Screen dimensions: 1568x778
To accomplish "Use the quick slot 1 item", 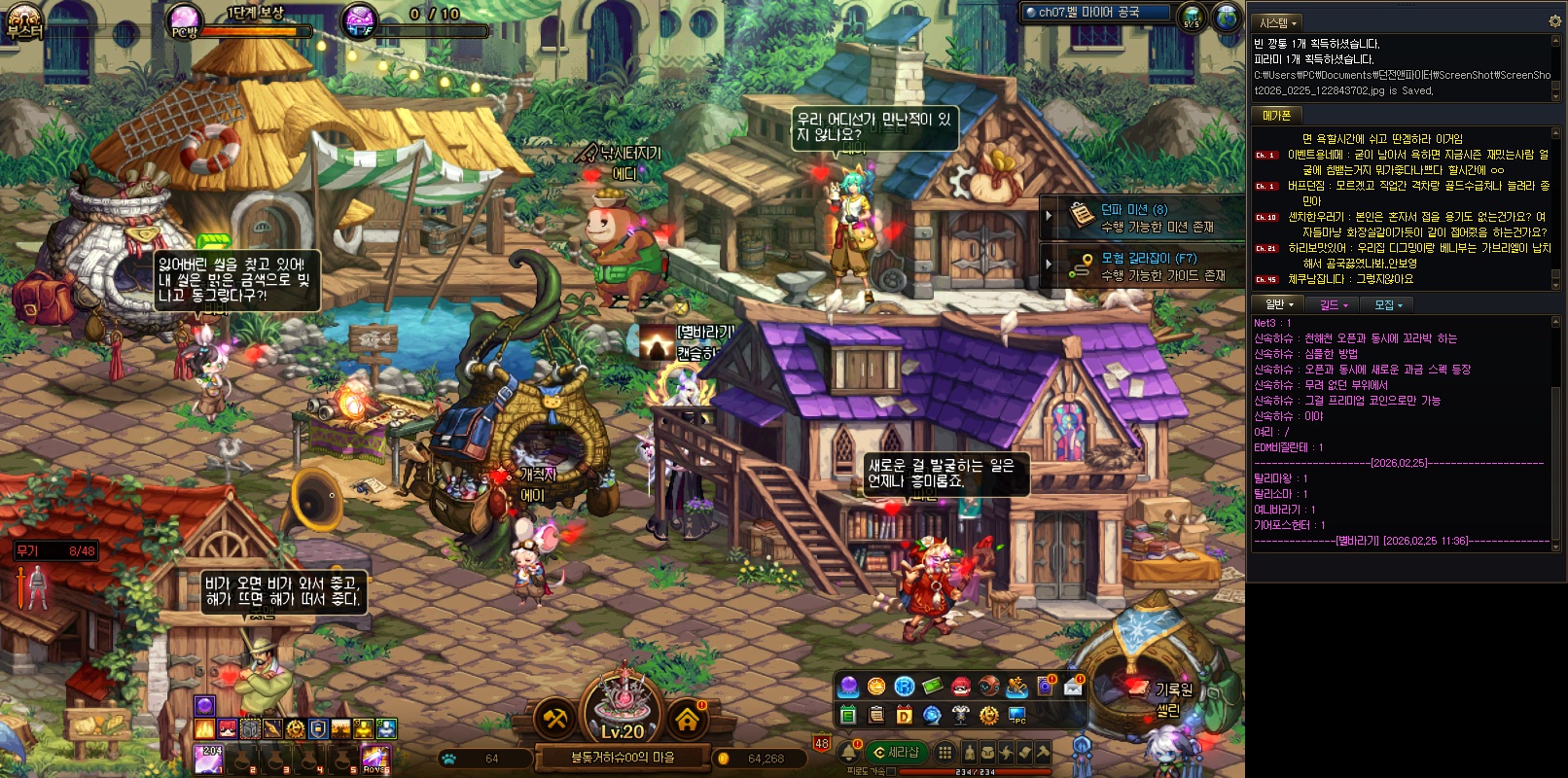I will tap(208, 759).
